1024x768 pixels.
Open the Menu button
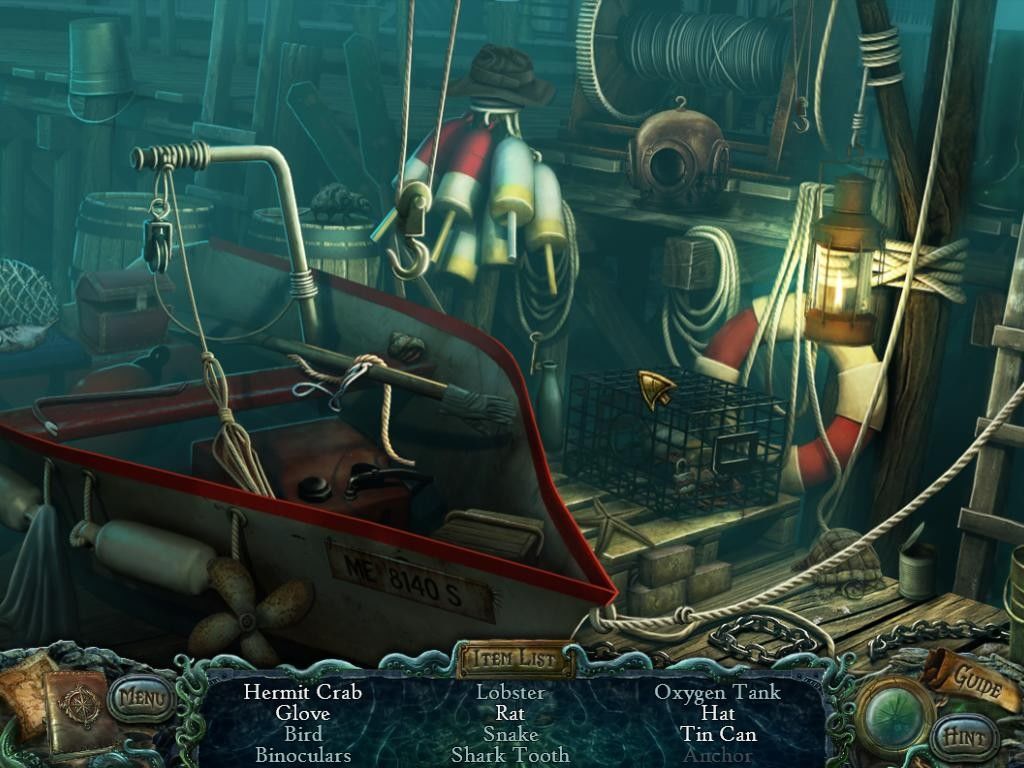point(142,695)
